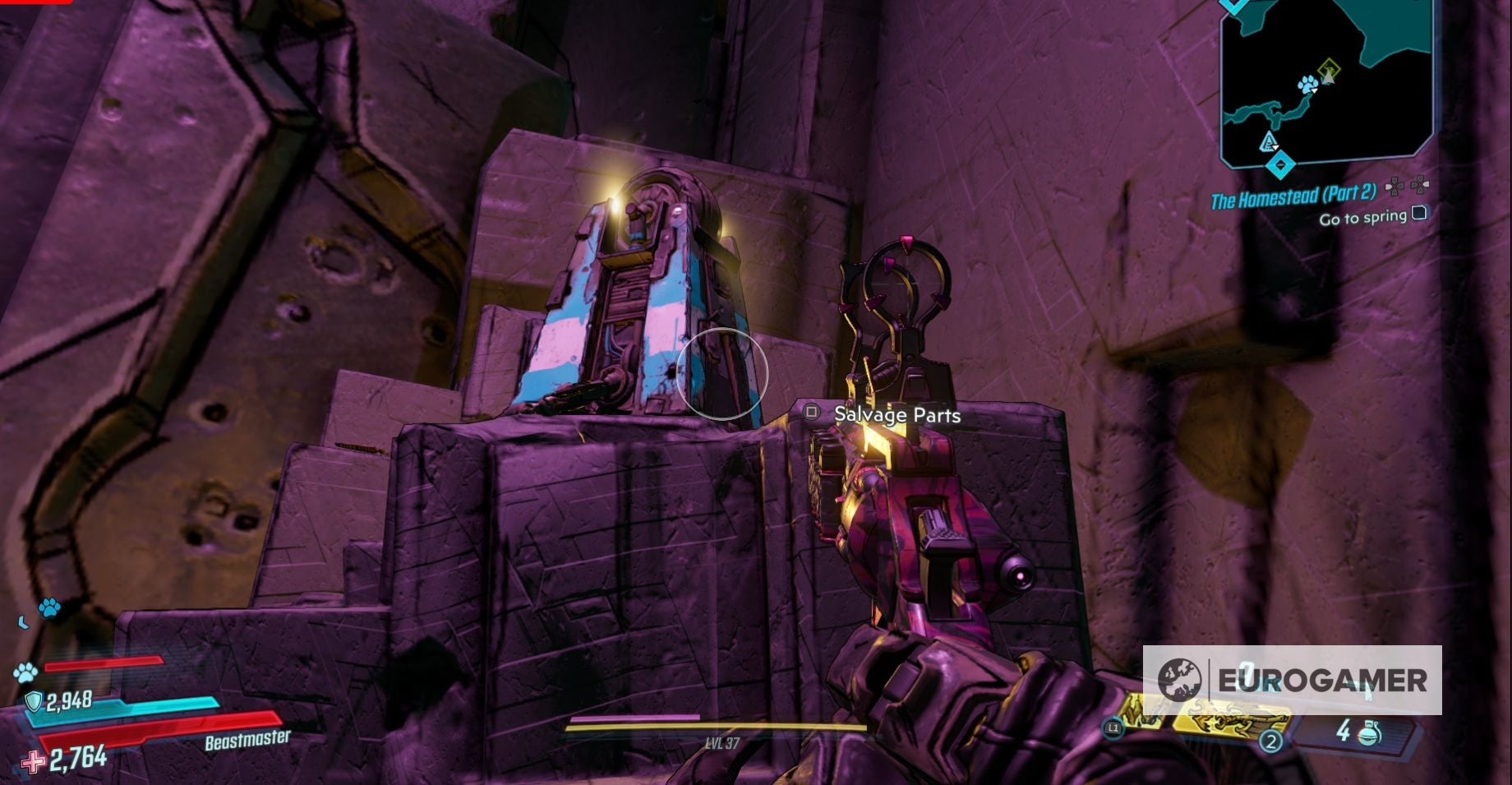
Task: Toggle the L1 skill slot icon
Action: 1113,727
